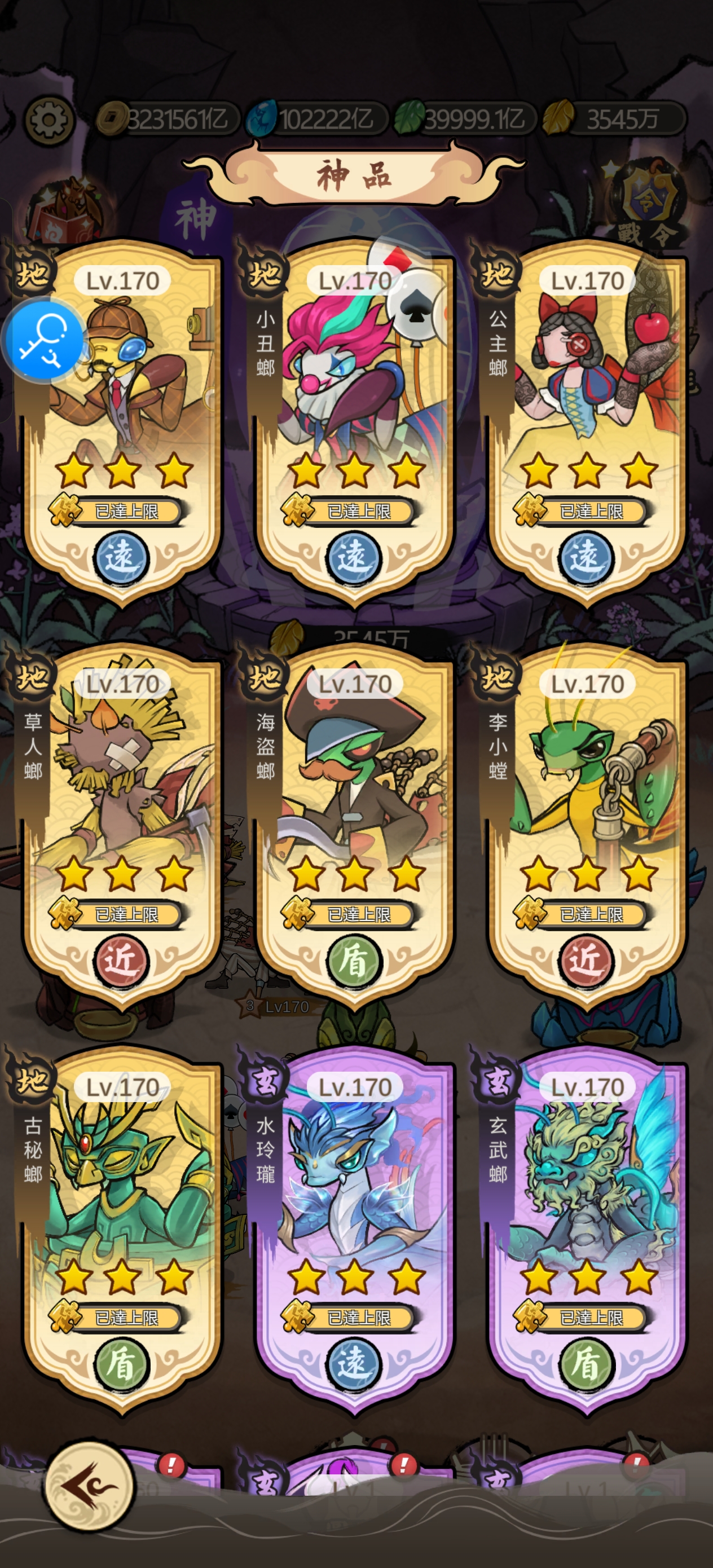This screenshot has width=713, height=1568.
Task: Open the 戰令 battle pass icon
Action: [646, 204]
